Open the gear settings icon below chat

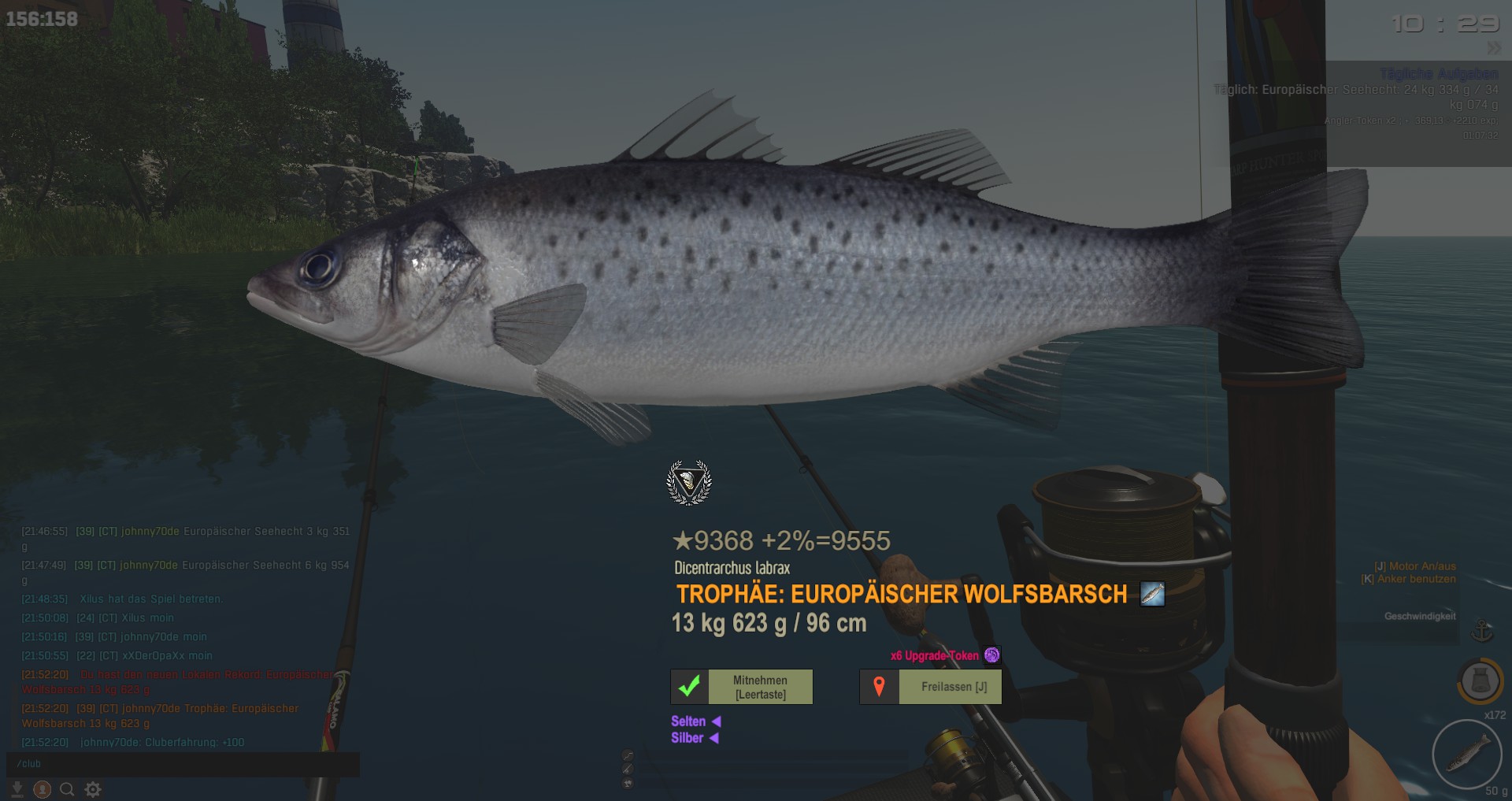[x=93, y=789]
